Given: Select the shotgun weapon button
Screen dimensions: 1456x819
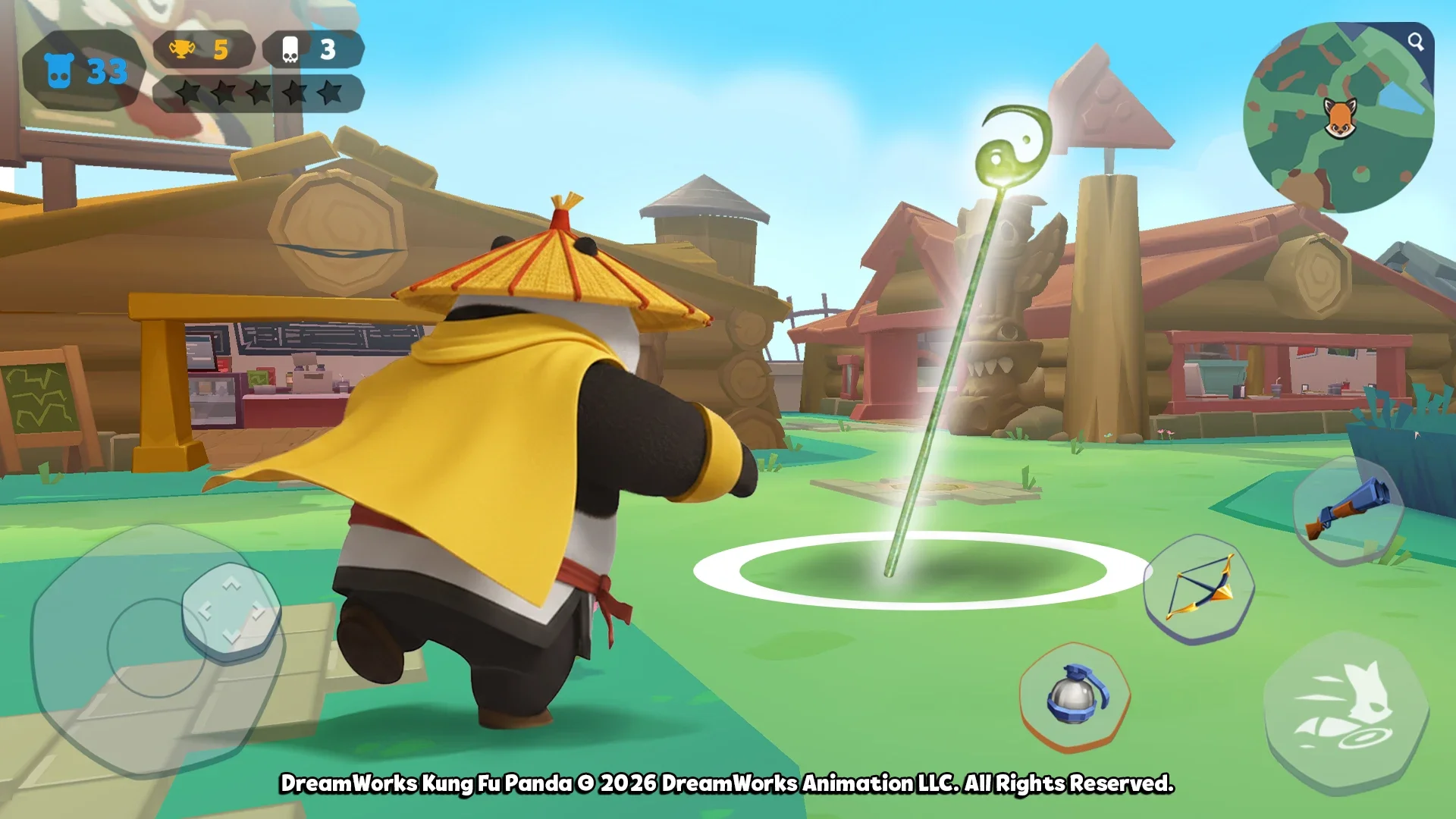Looking at the screenshot, I should tap(1348, 509).
